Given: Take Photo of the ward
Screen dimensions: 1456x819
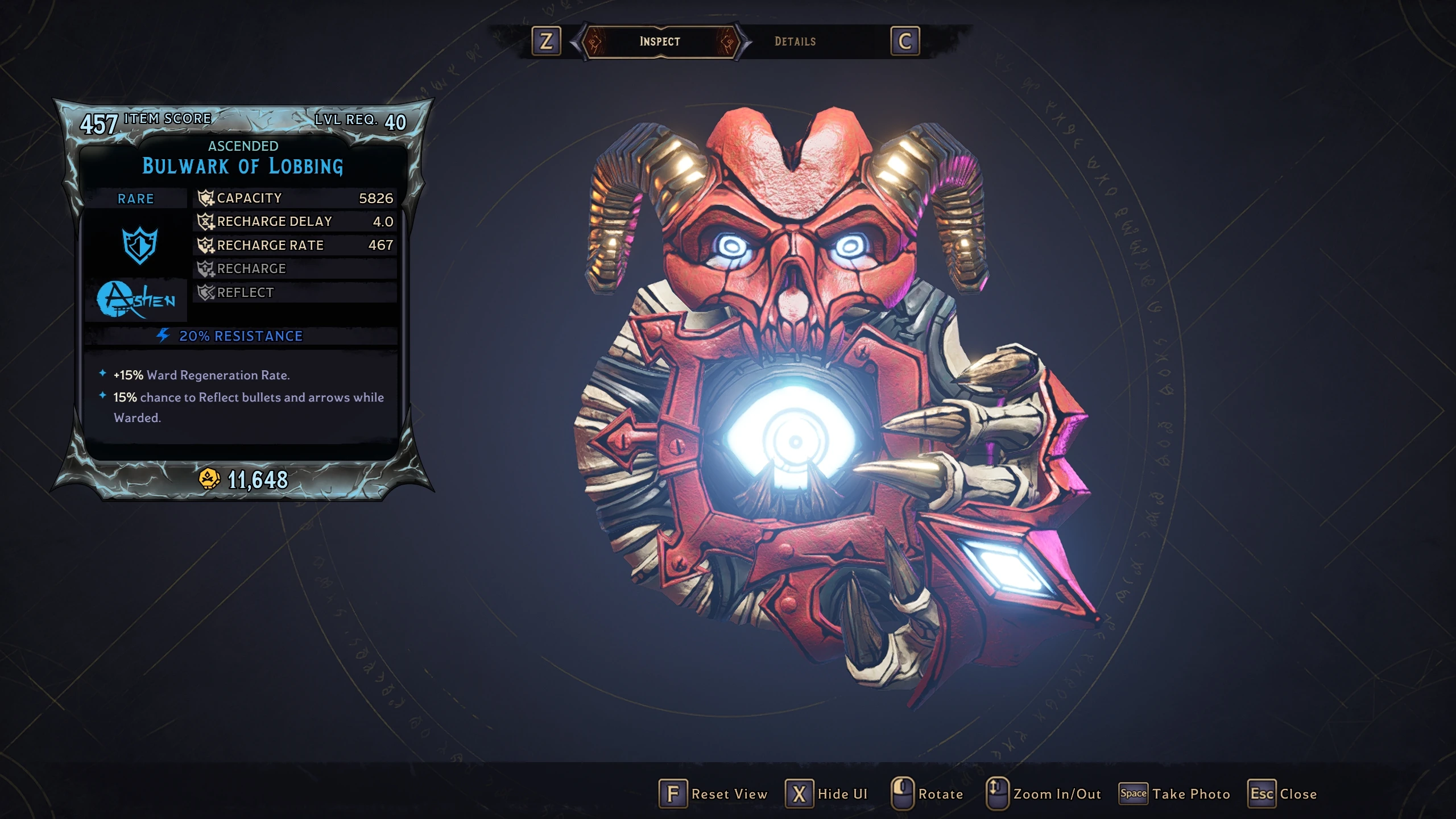Looking at the screenshot, I should [x=1175, y=794].
